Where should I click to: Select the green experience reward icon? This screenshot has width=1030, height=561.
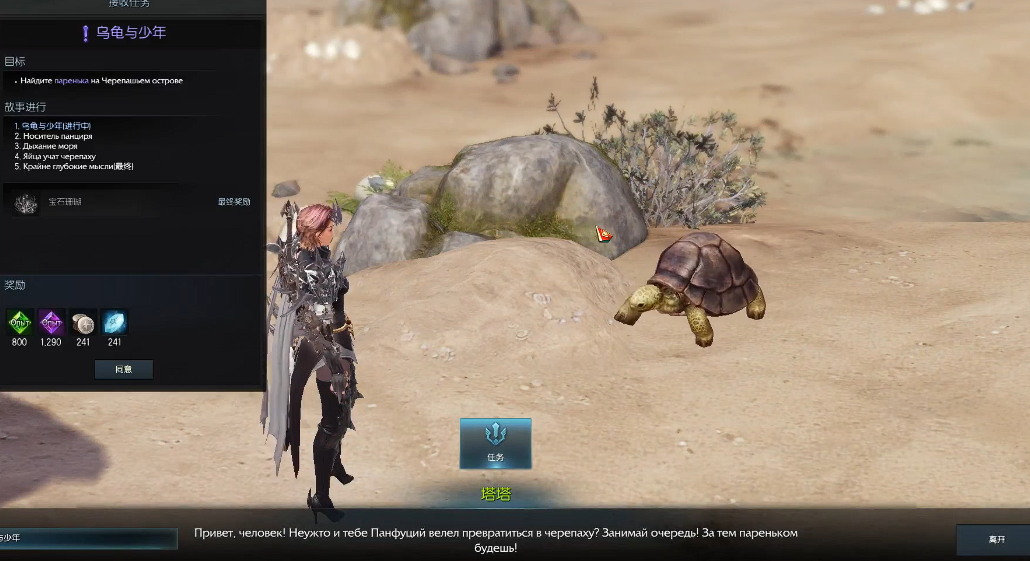(20, 322)
